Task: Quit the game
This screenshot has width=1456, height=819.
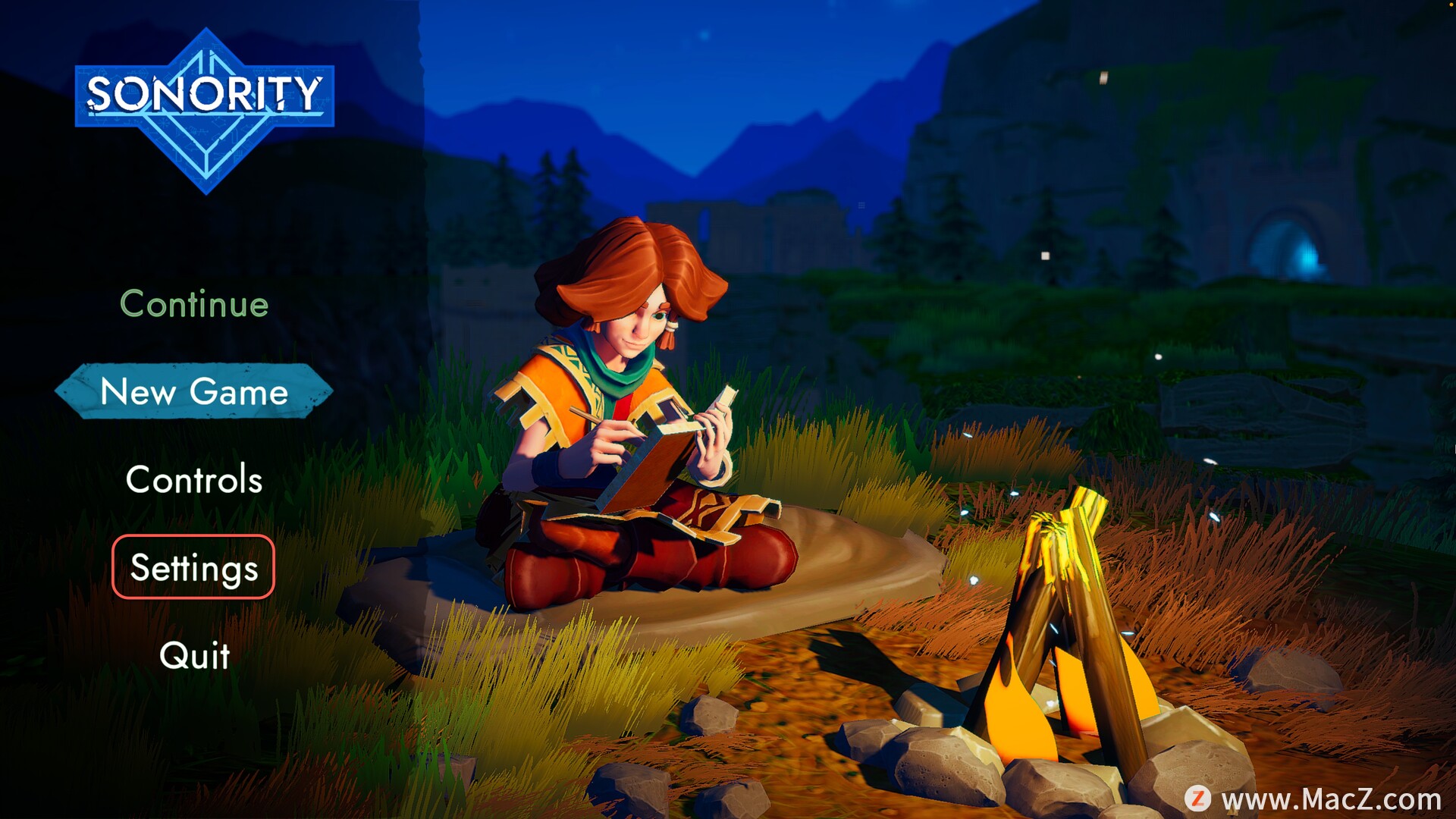Action: point(194,655)
